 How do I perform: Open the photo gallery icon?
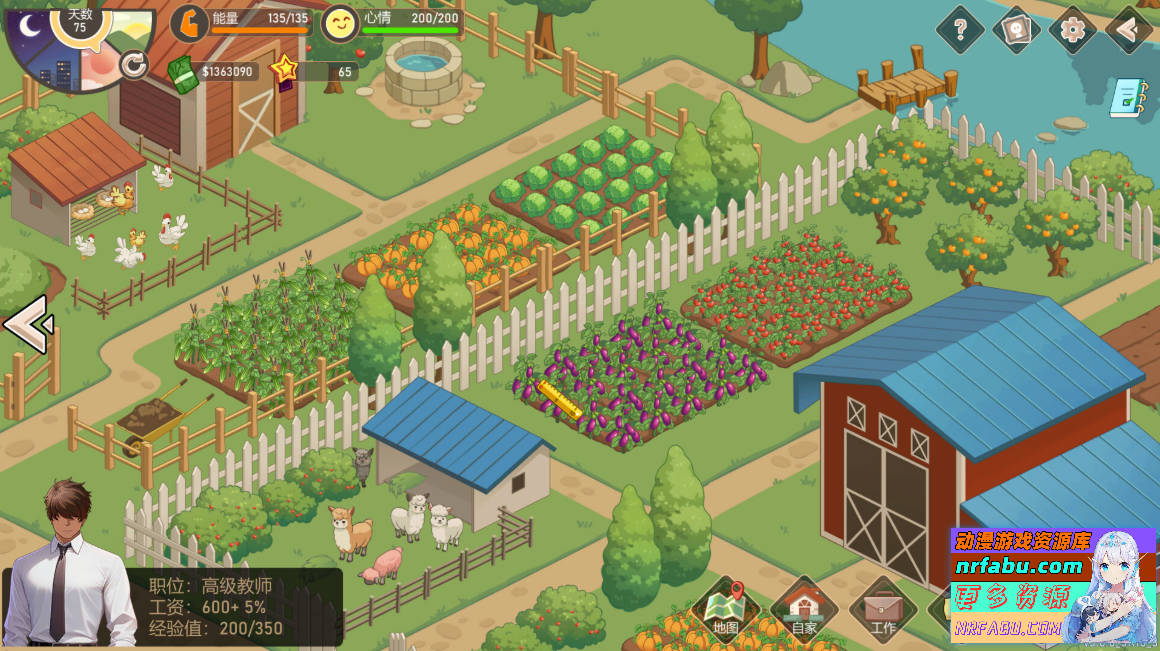(1016, 30)
